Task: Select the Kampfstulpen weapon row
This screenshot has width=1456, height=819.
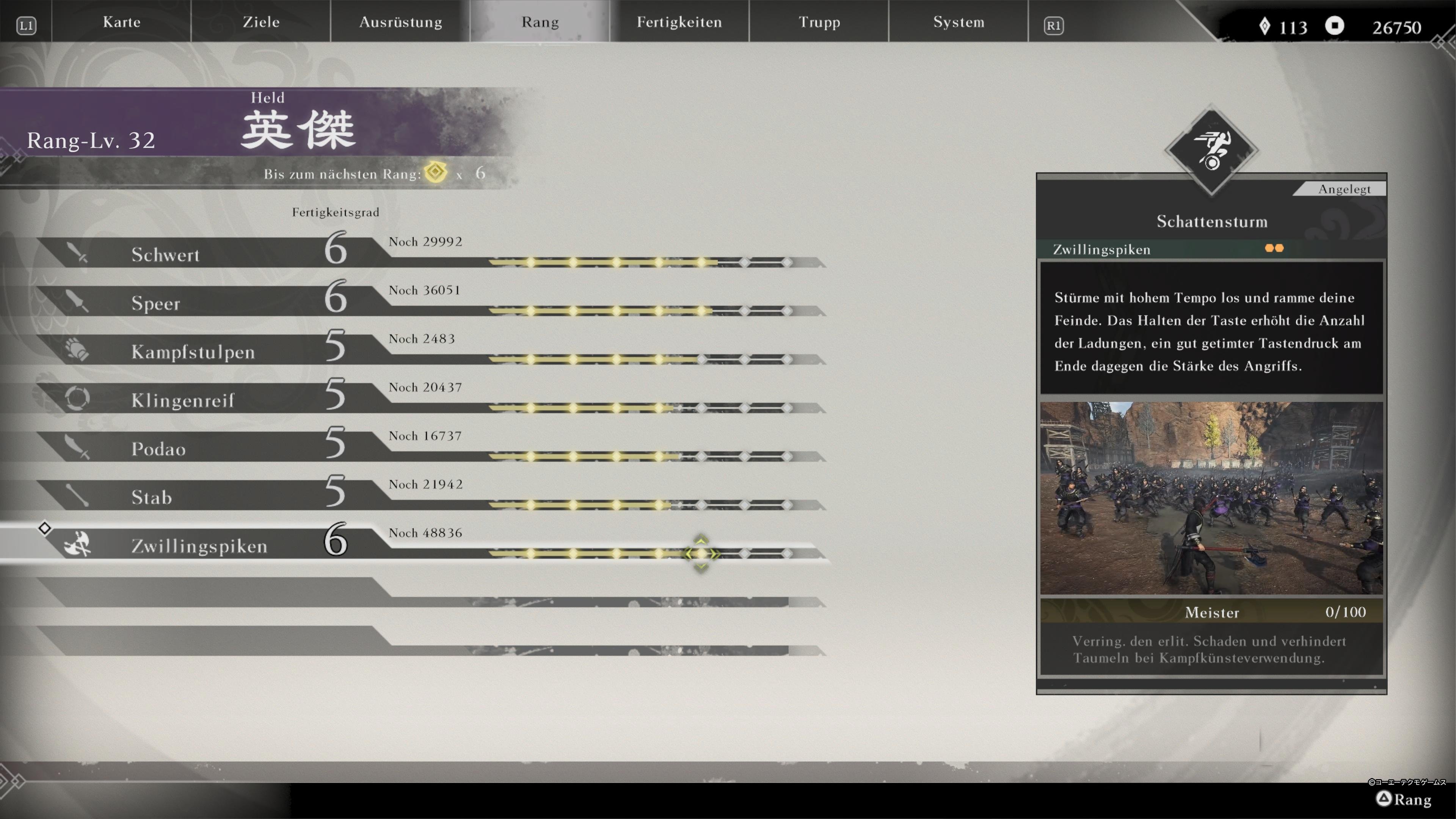Action: pos(193,351)
